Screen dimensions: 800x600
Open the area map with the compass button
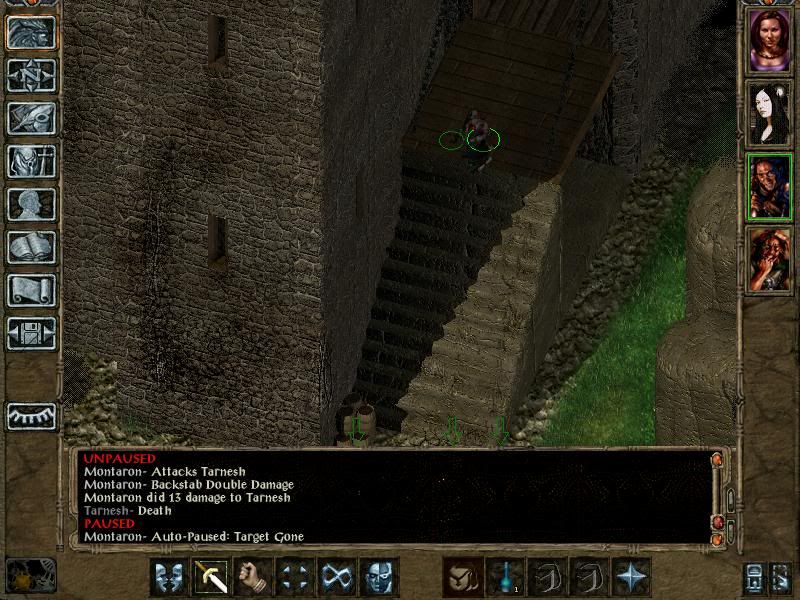pos(31,76)
